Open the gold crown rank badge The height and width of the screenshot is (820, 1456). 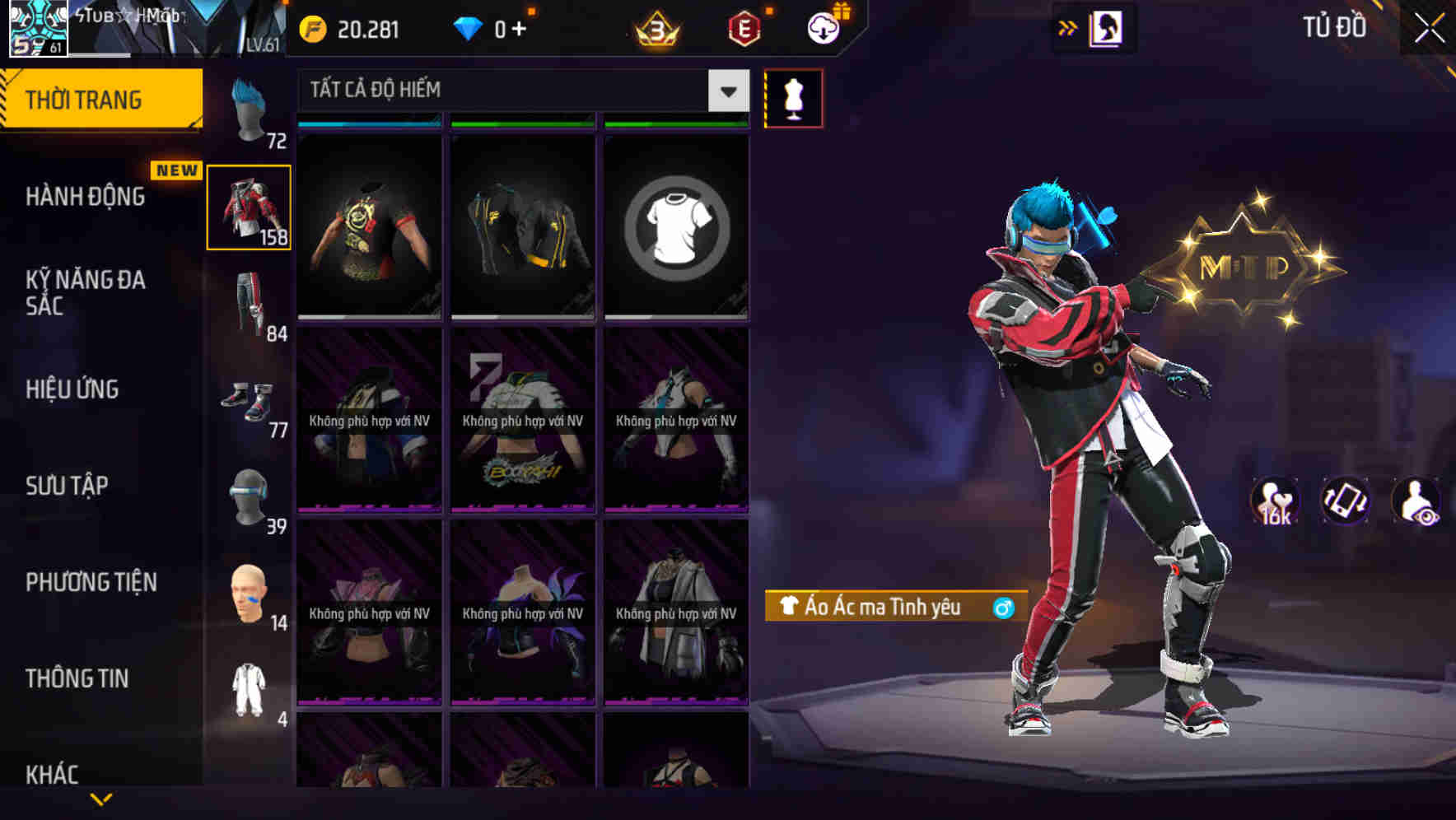tap(655, 29)
